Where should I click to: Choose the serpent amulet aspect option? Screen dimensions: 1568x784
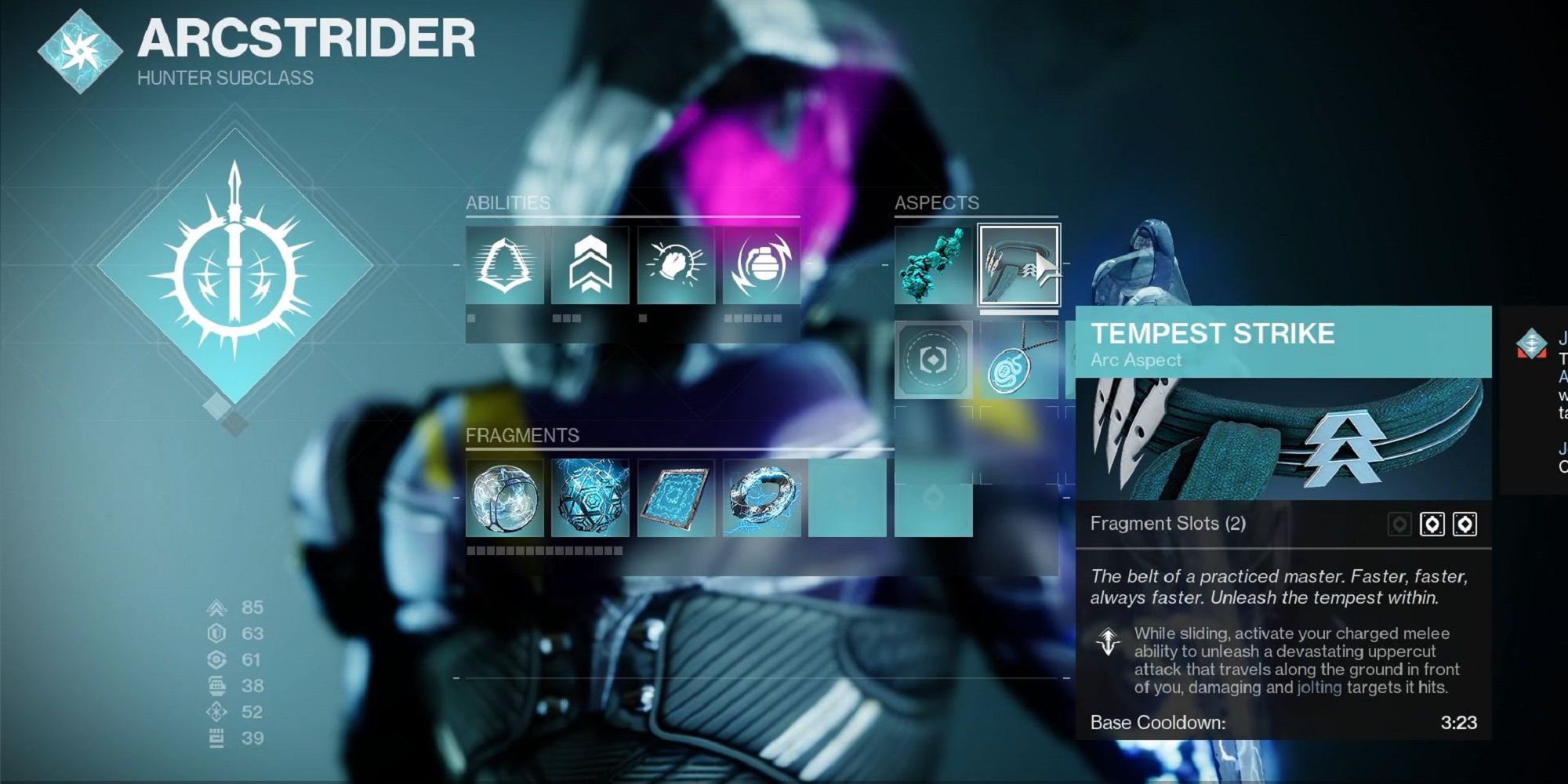(x=1018, y=360)
